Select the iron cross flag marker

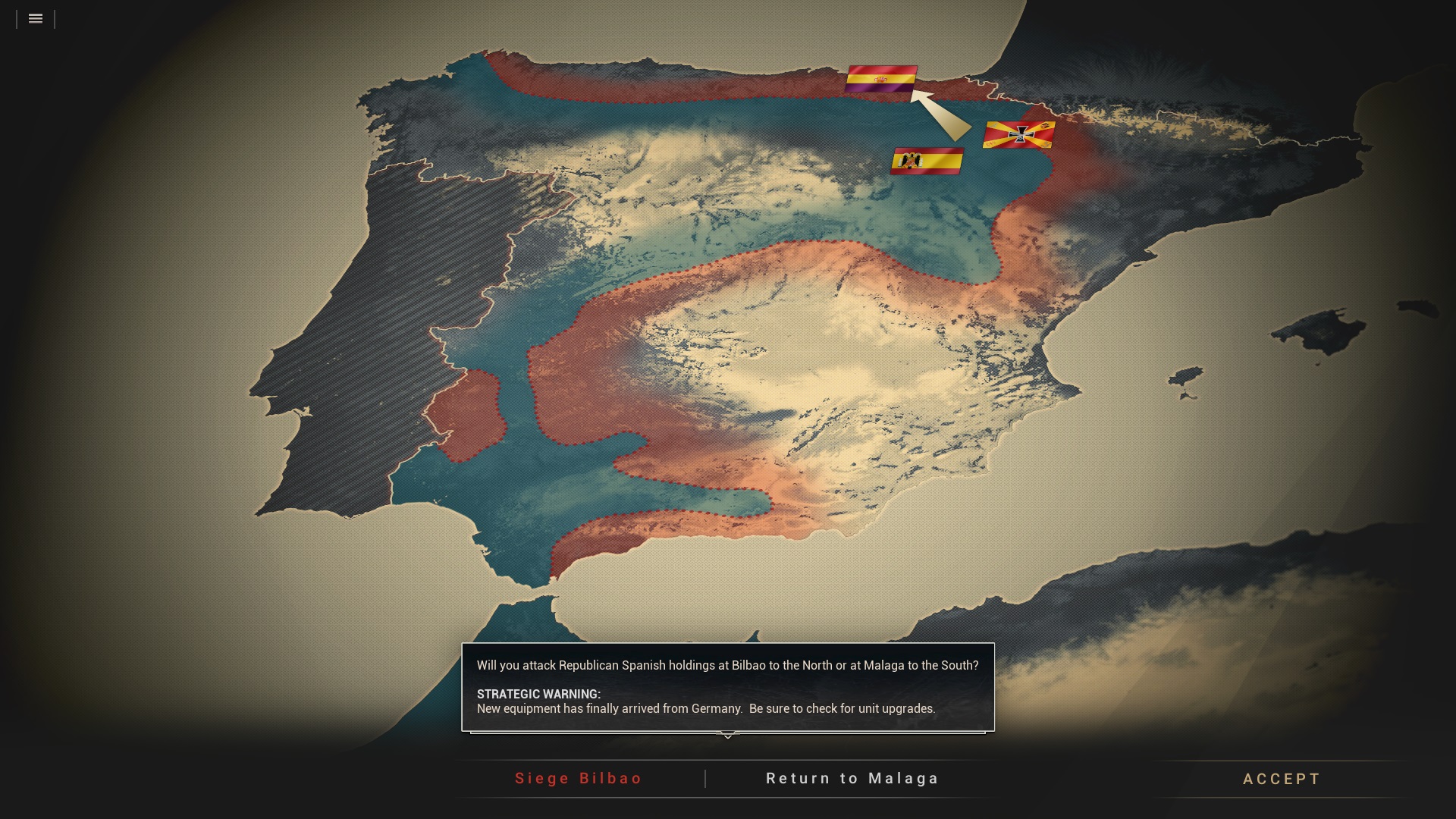click(1019, 135)
